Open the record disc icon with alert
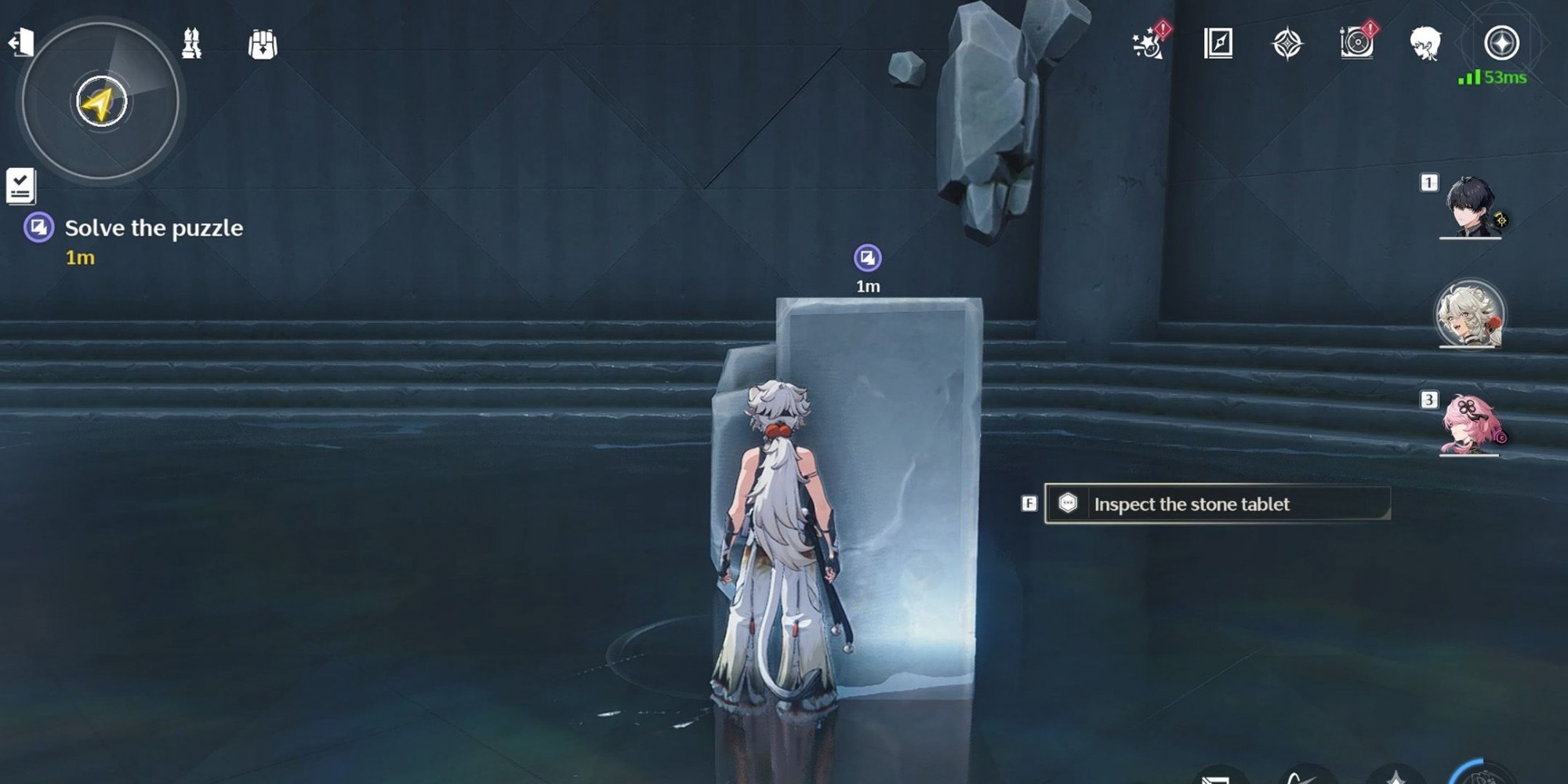This screenshot has height=784, width=1568. [1357, 42]
